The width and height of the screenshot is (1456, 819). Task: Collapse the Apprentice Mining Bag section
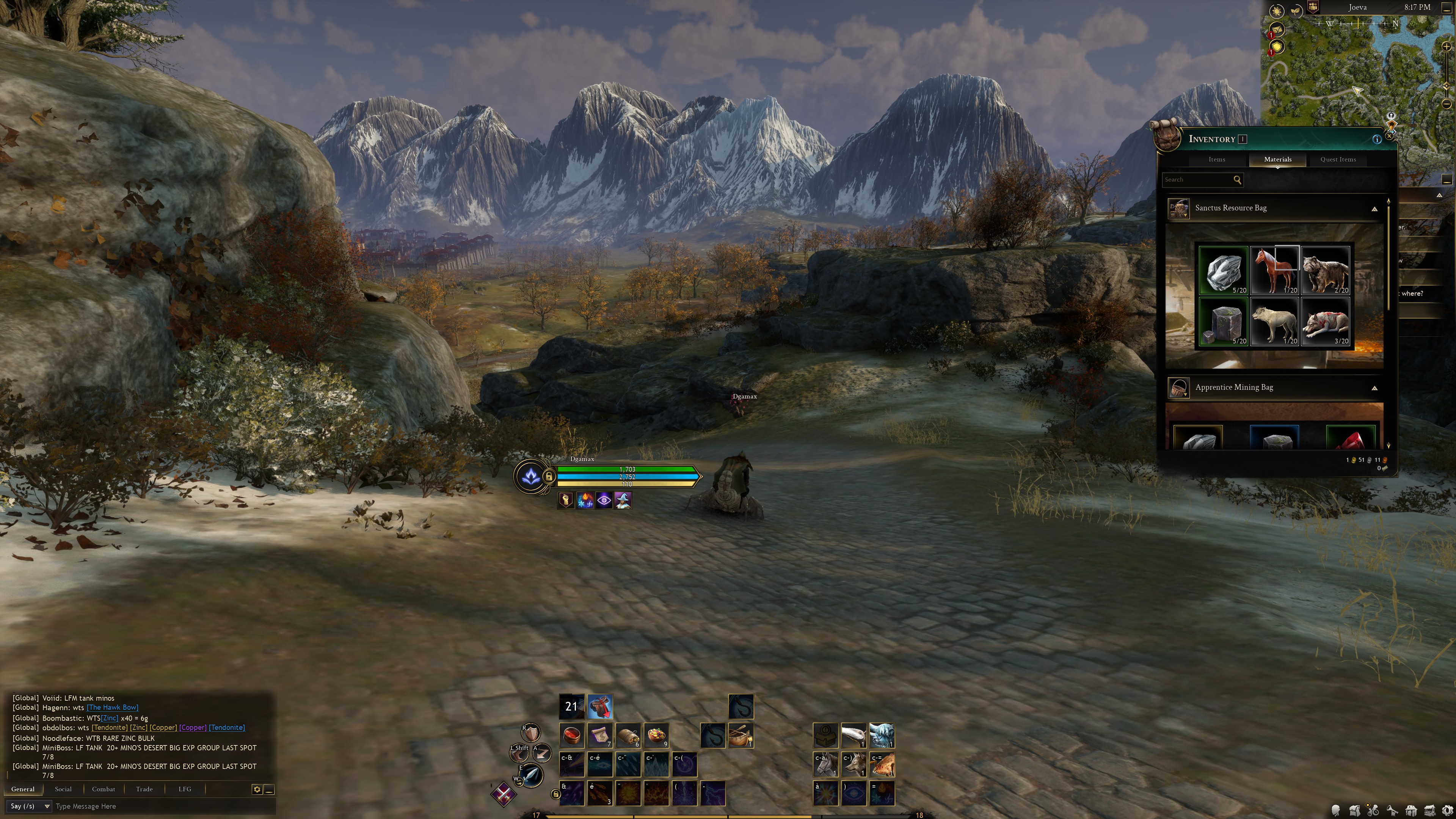[x=1374, y=388]
